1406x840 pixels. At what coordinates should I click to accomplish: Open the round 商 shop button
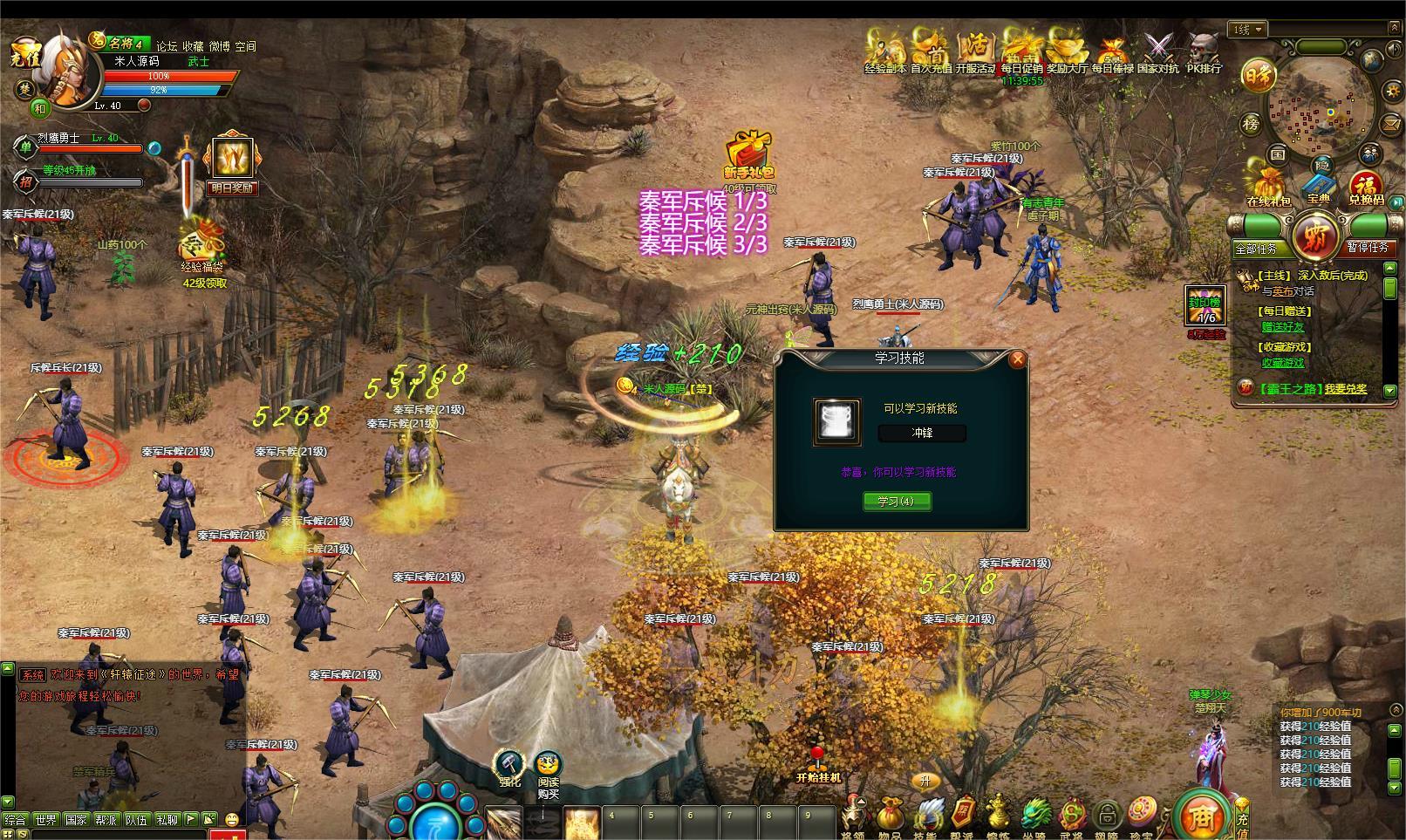[x=1200, y=815]
